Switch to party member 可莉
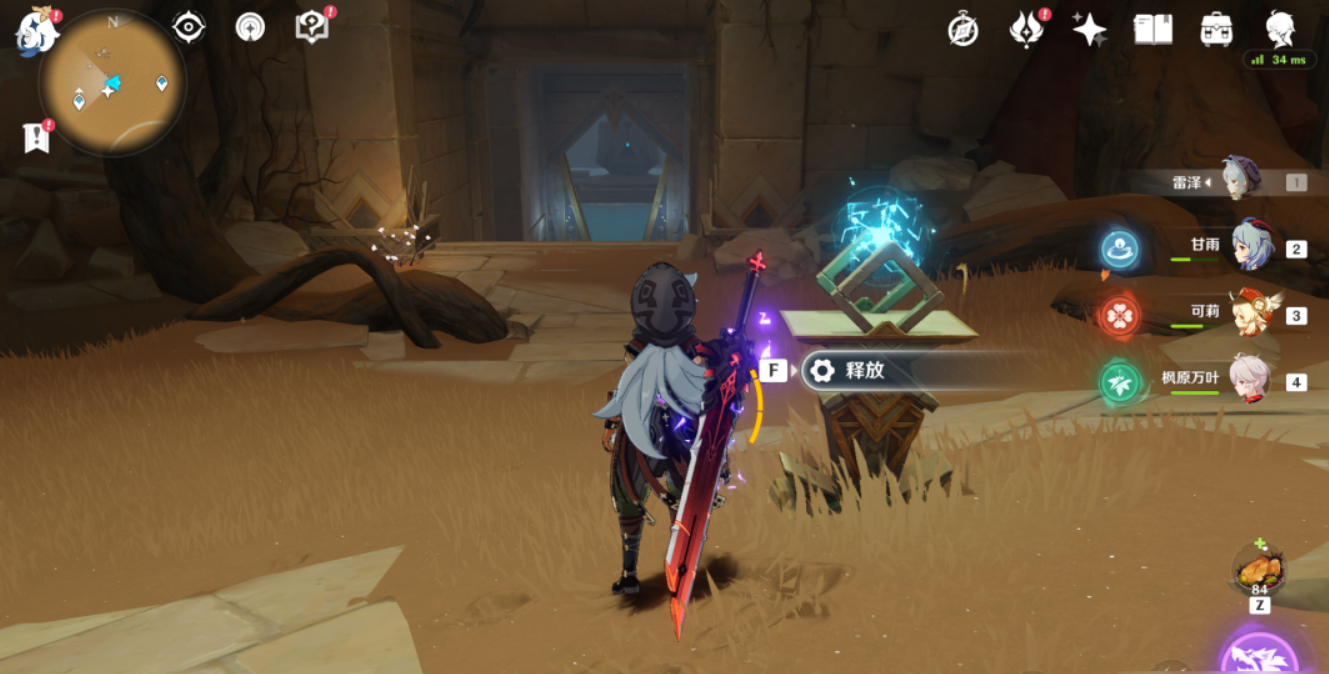 pos(1250,315)
